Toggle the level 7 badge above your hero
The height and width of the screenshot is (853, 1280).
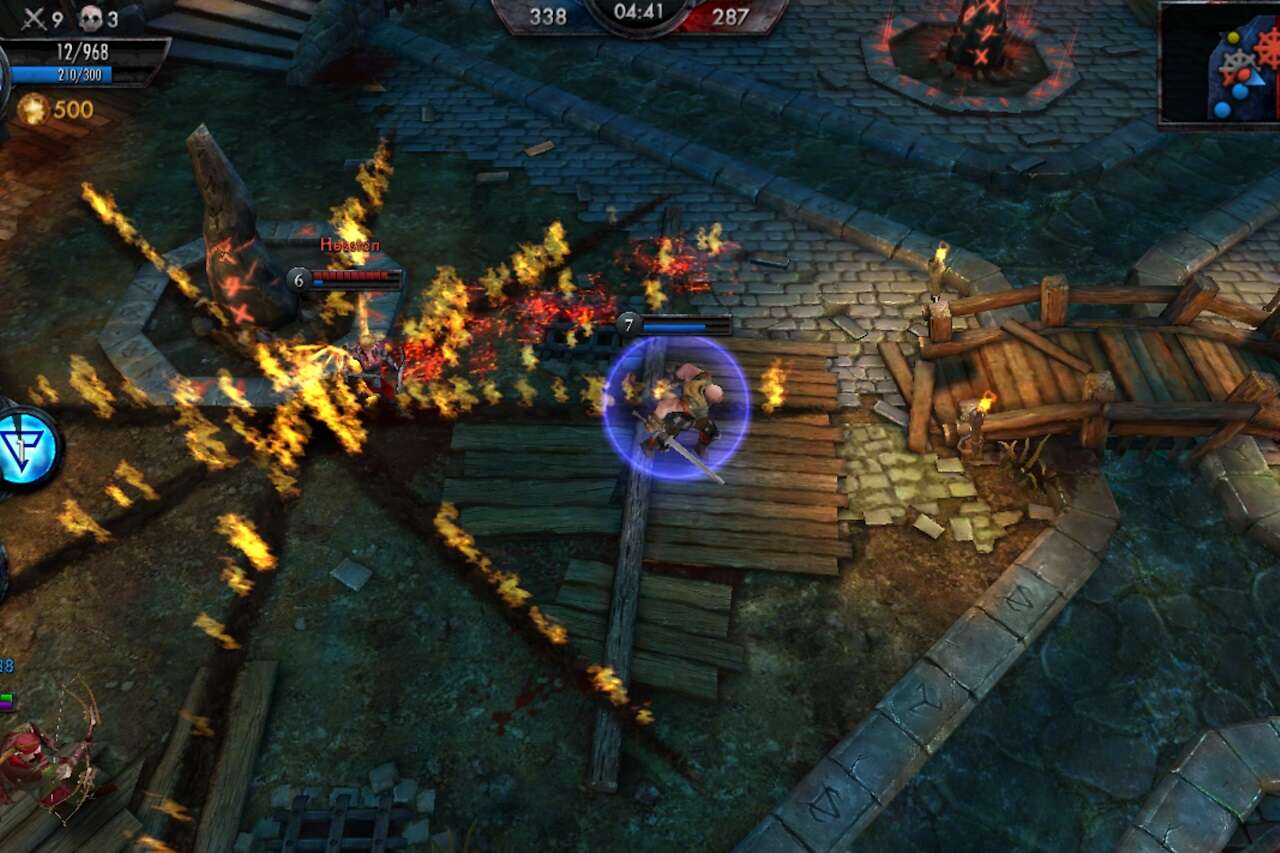629,323
